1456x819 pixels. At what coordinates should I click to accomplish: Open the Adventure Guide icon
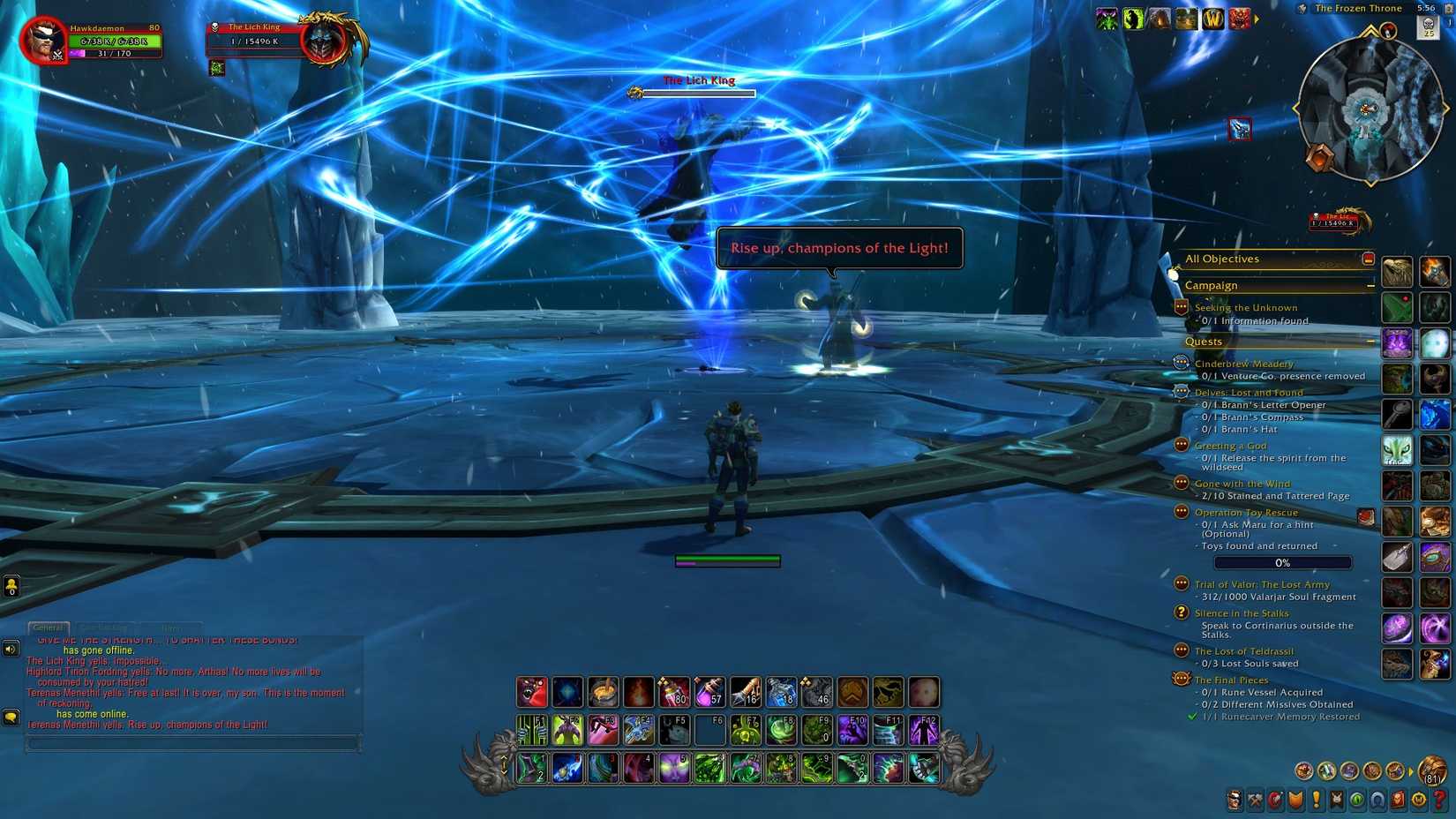pos(1398,800)
